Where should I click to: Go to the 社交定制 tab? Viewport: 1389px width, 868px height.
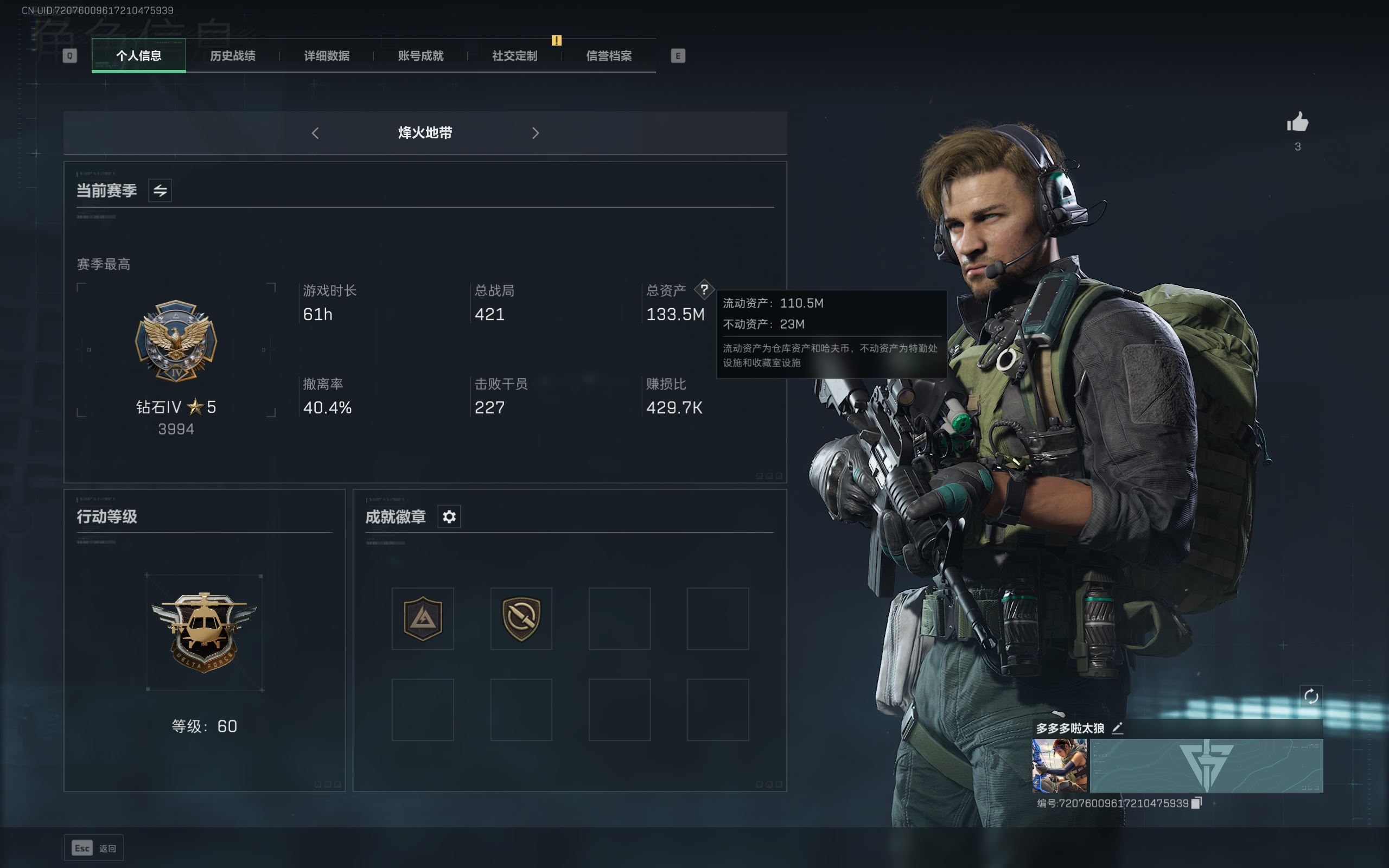click(x=515, y=56)
